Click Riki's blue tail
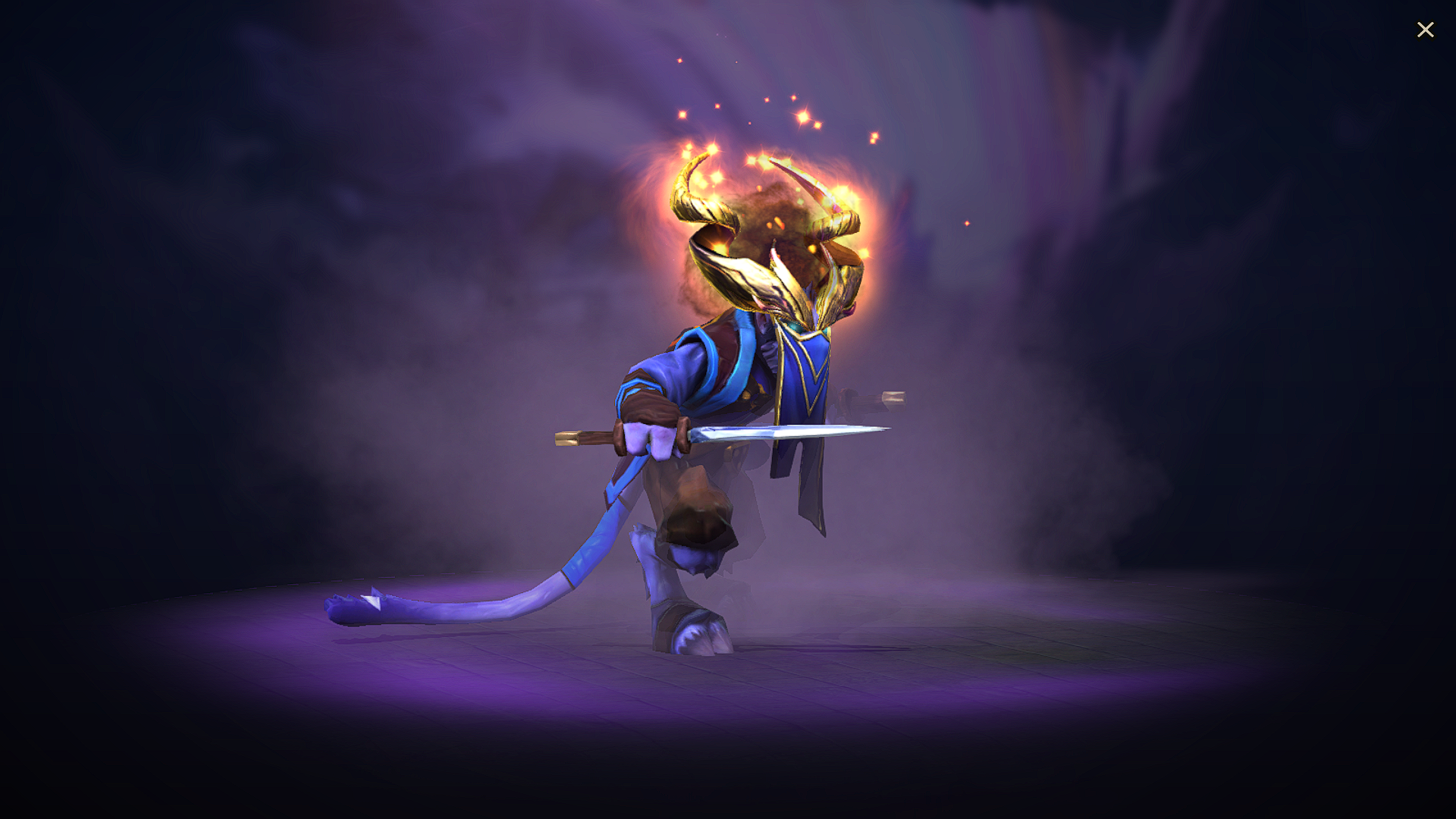Image resolution: width=1456 pixels, height=819 pixels. click(x=493, y=599)
